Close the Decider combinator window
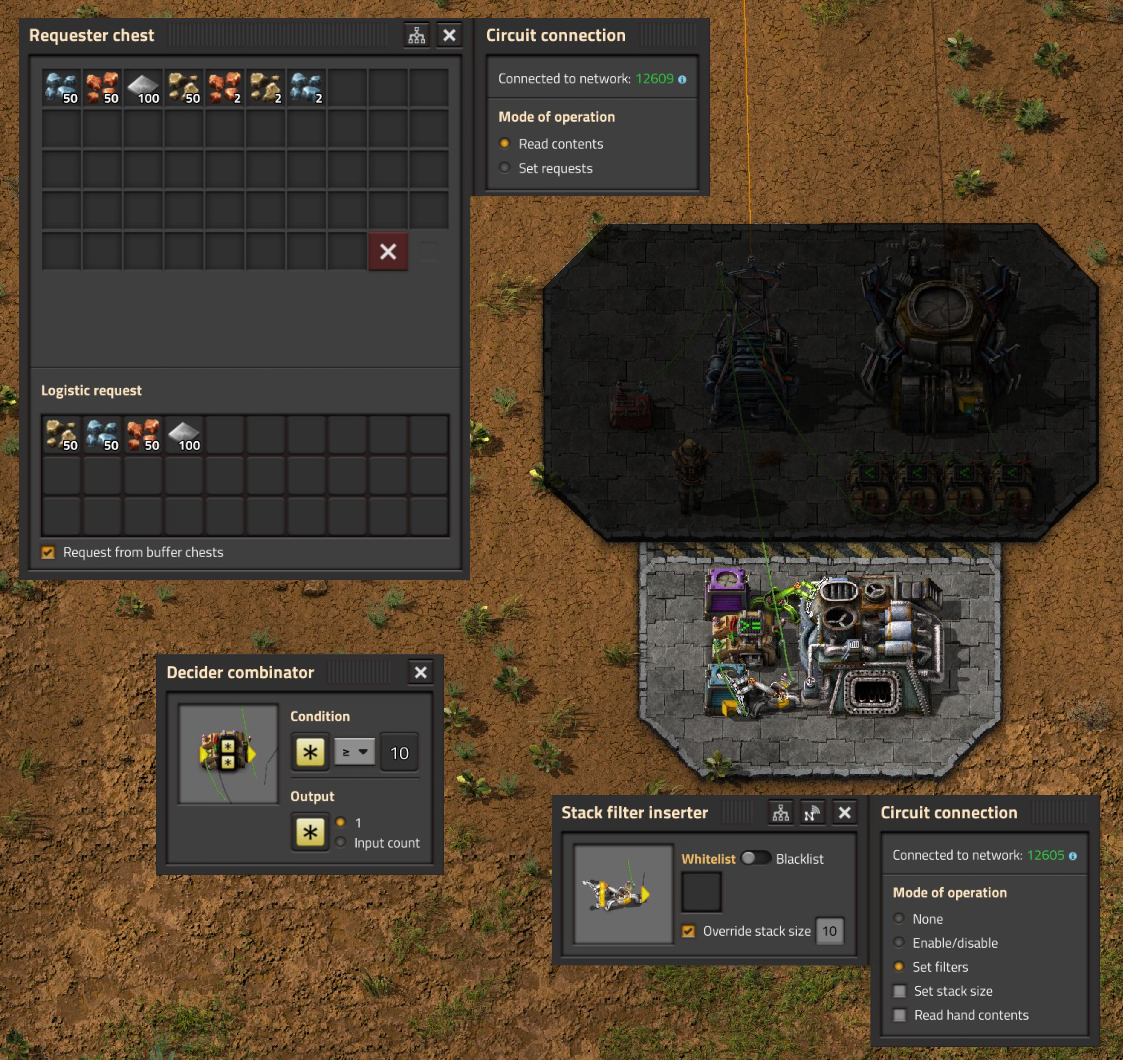This screenshot has width=1123, height=1060. [421, 673]
